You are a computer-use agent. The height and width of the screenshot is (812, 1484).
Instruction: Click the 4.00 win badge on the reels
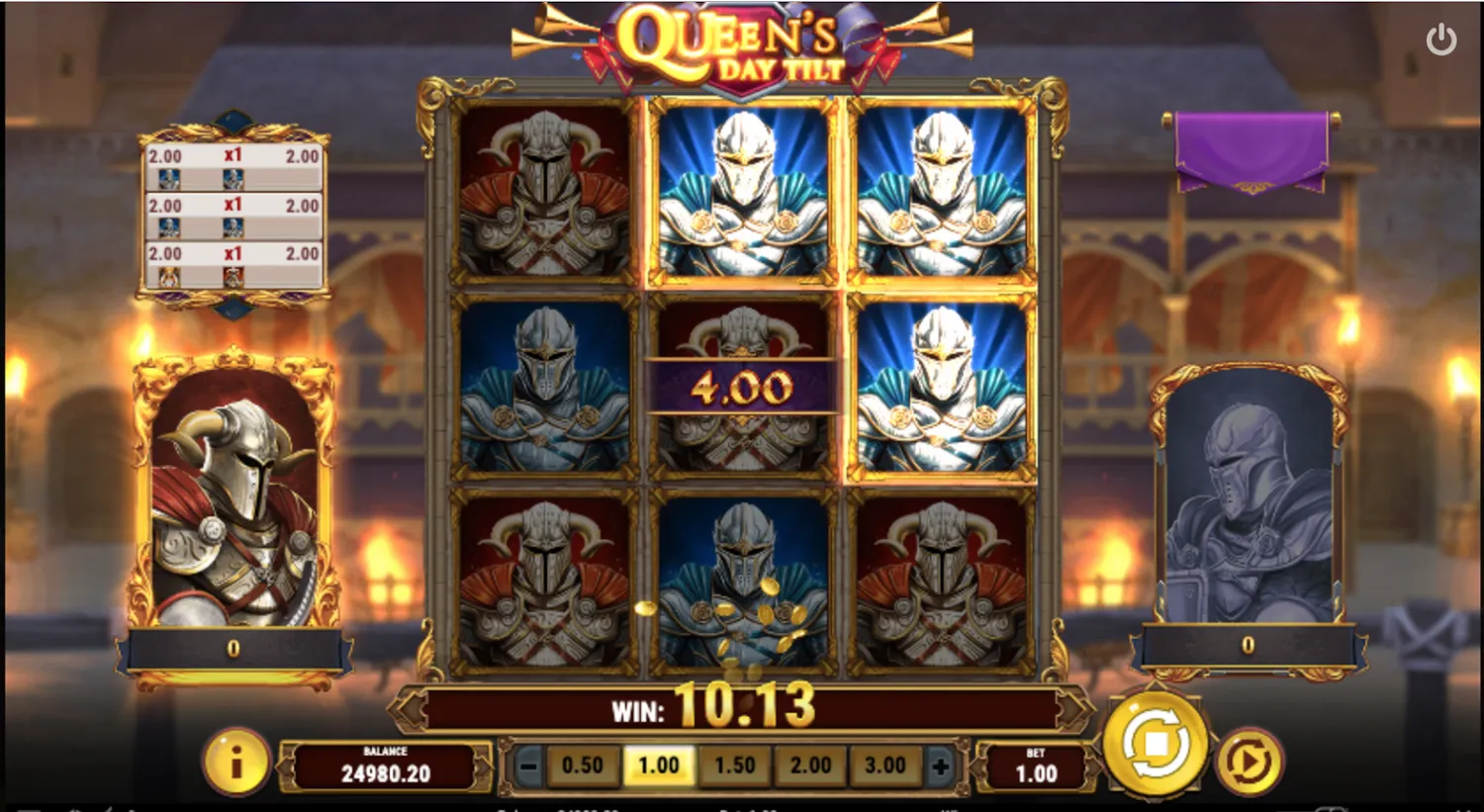pos(740,386)
